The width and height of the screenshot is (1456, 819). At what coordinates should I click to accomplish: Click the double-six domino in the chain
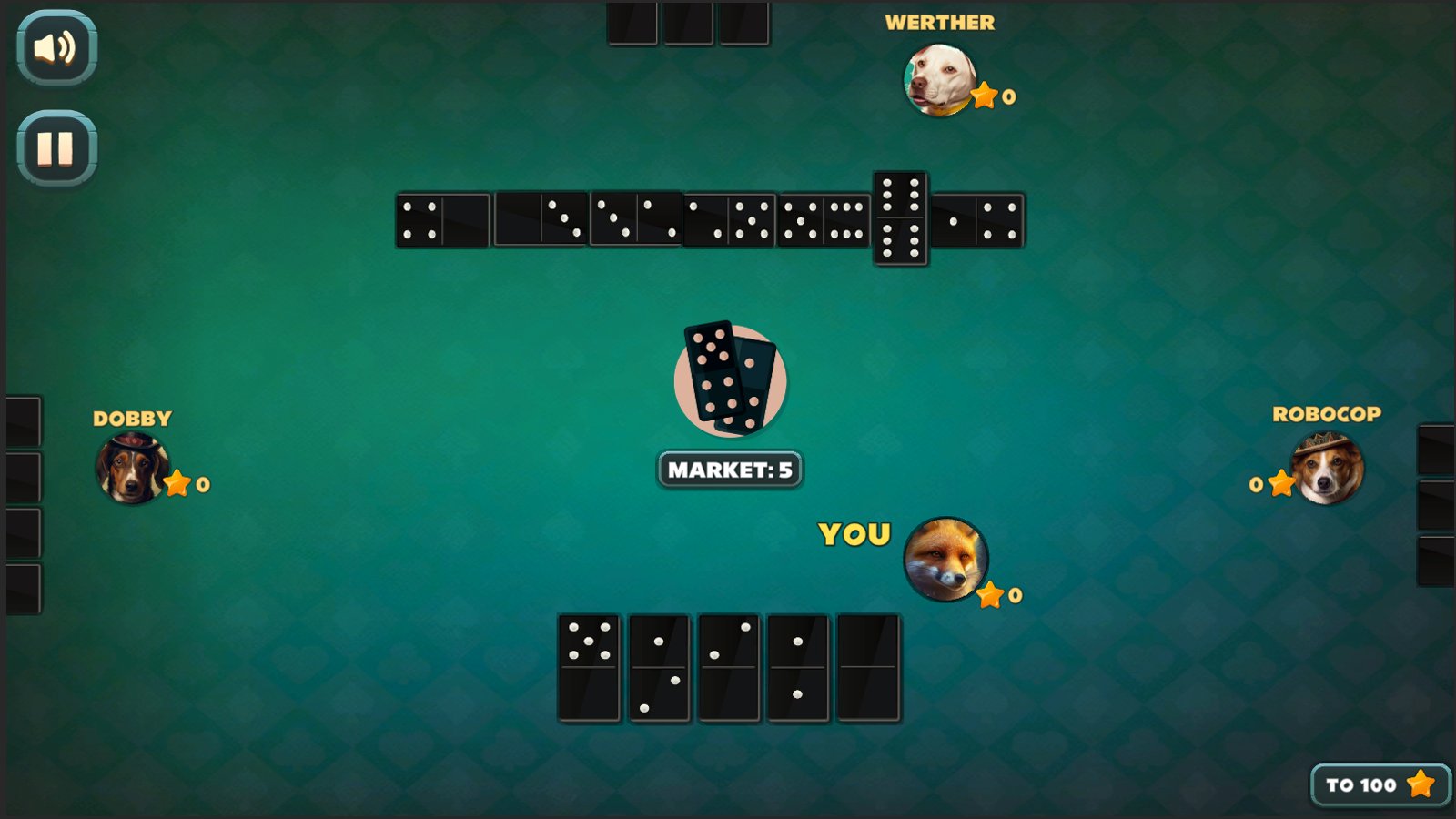tap(901, 218)
